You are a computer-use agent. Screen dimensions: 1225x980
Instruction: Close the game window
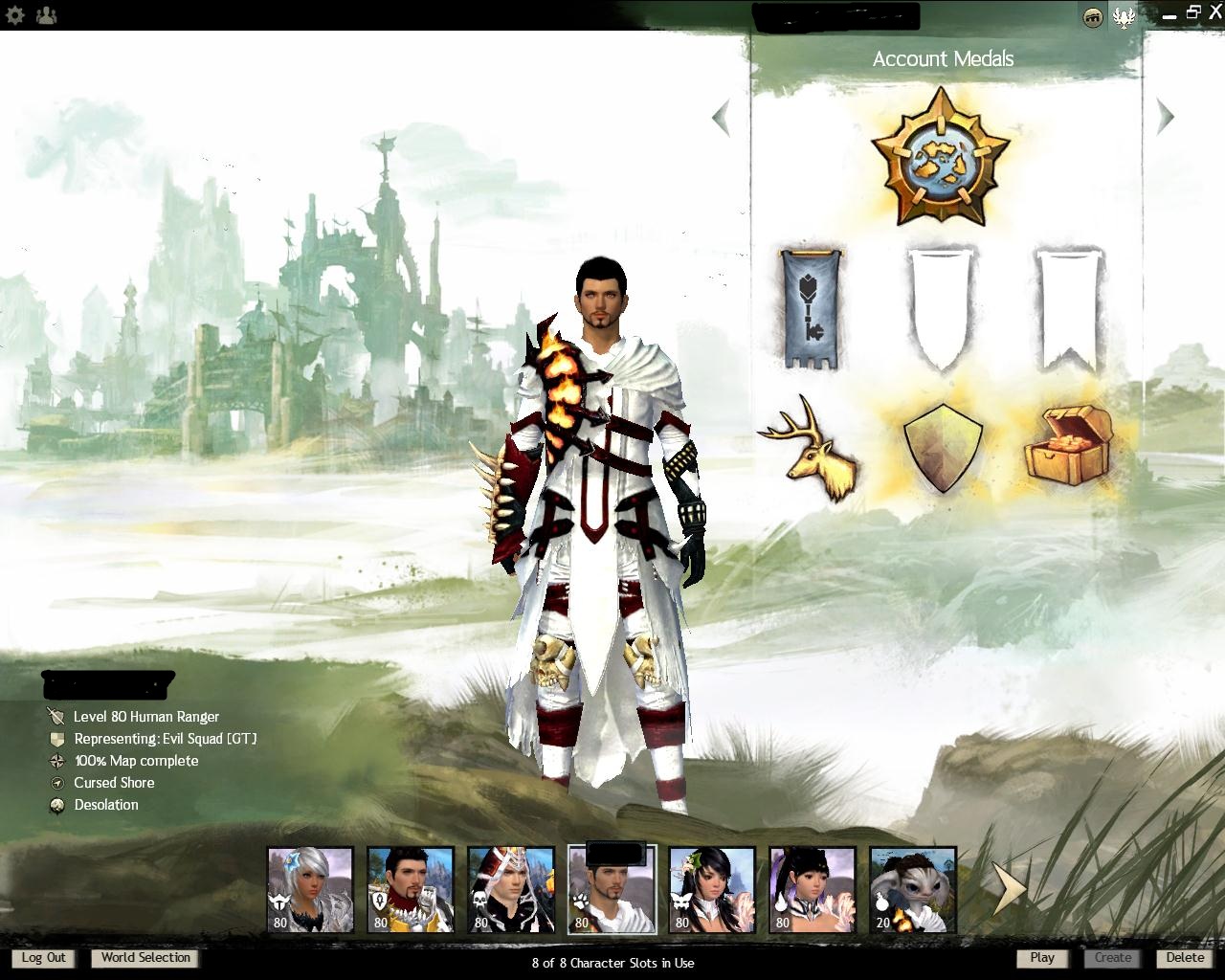coord(1215,12)
